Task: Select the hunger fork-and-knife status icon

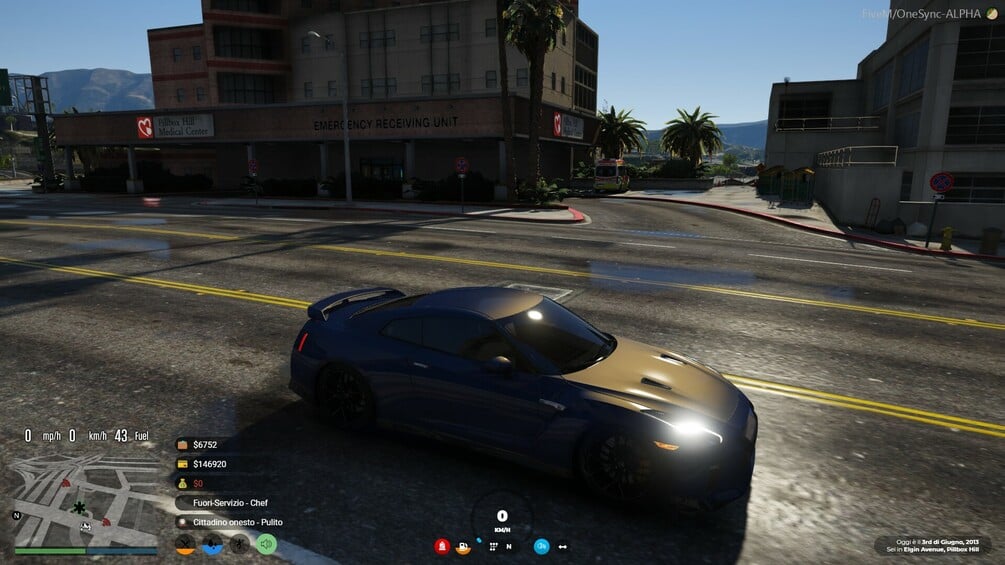Action: [x=185, y=545]
